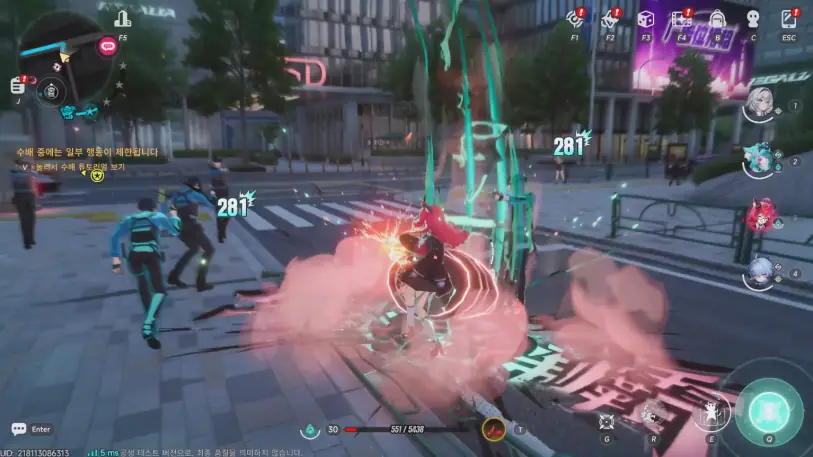Use the cat-figure skill icon
This screenshot has width=813, height=457.
(x=712, y=412)
